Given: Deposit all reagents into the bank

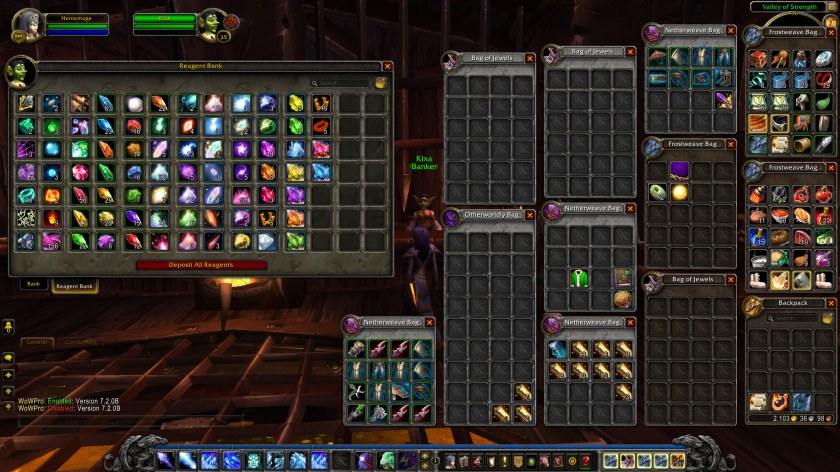Looking at the screenshot, I should (x=202, y=265).
